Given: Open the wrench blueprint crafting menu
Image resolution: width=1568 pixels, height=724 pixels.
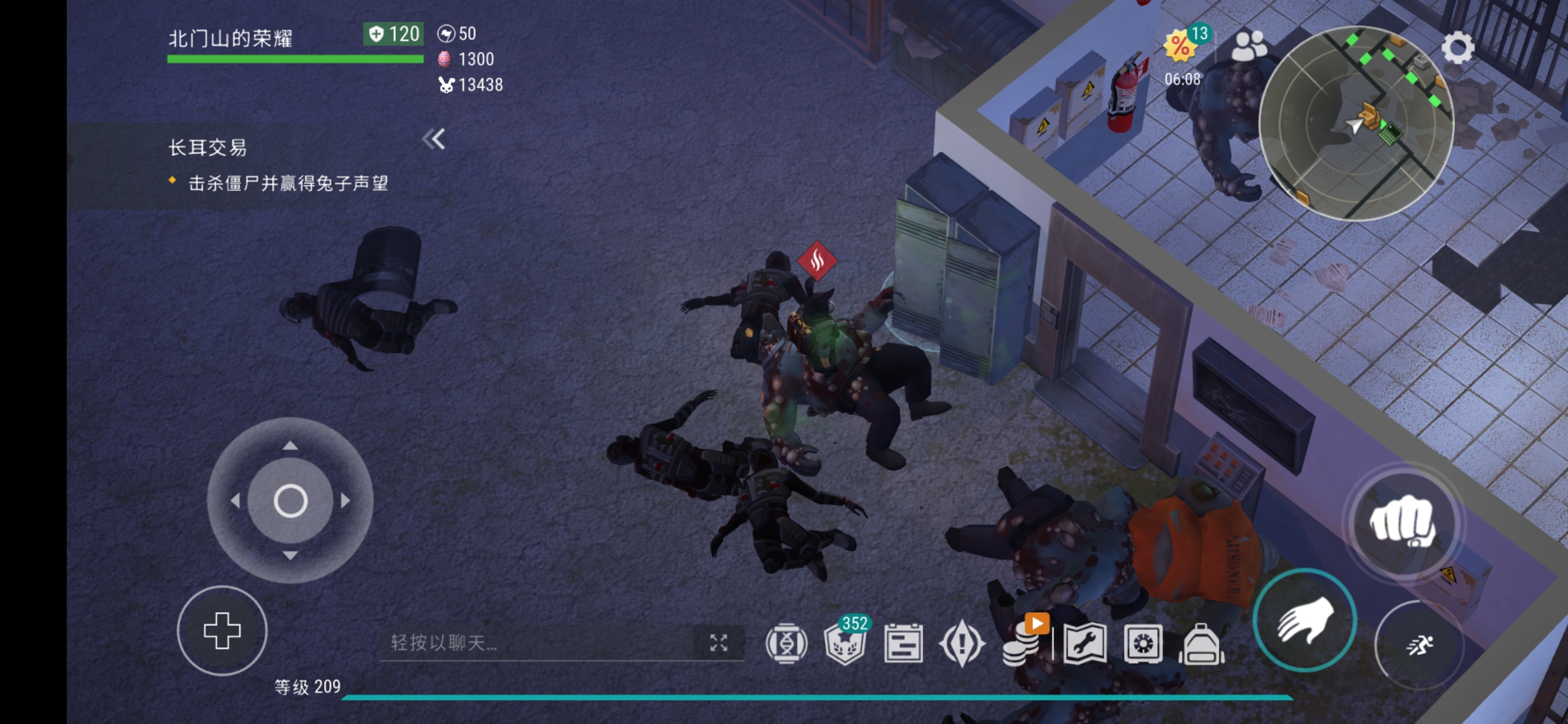Looking at the screenshot, I should [x=1085, y=644].
